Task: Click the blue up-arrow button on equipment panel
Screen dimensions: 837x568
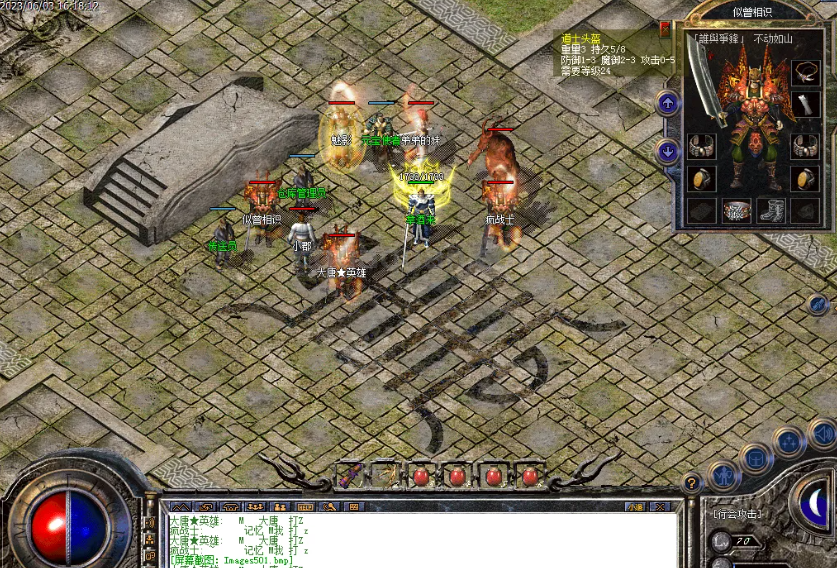Action: click(668, 103)
